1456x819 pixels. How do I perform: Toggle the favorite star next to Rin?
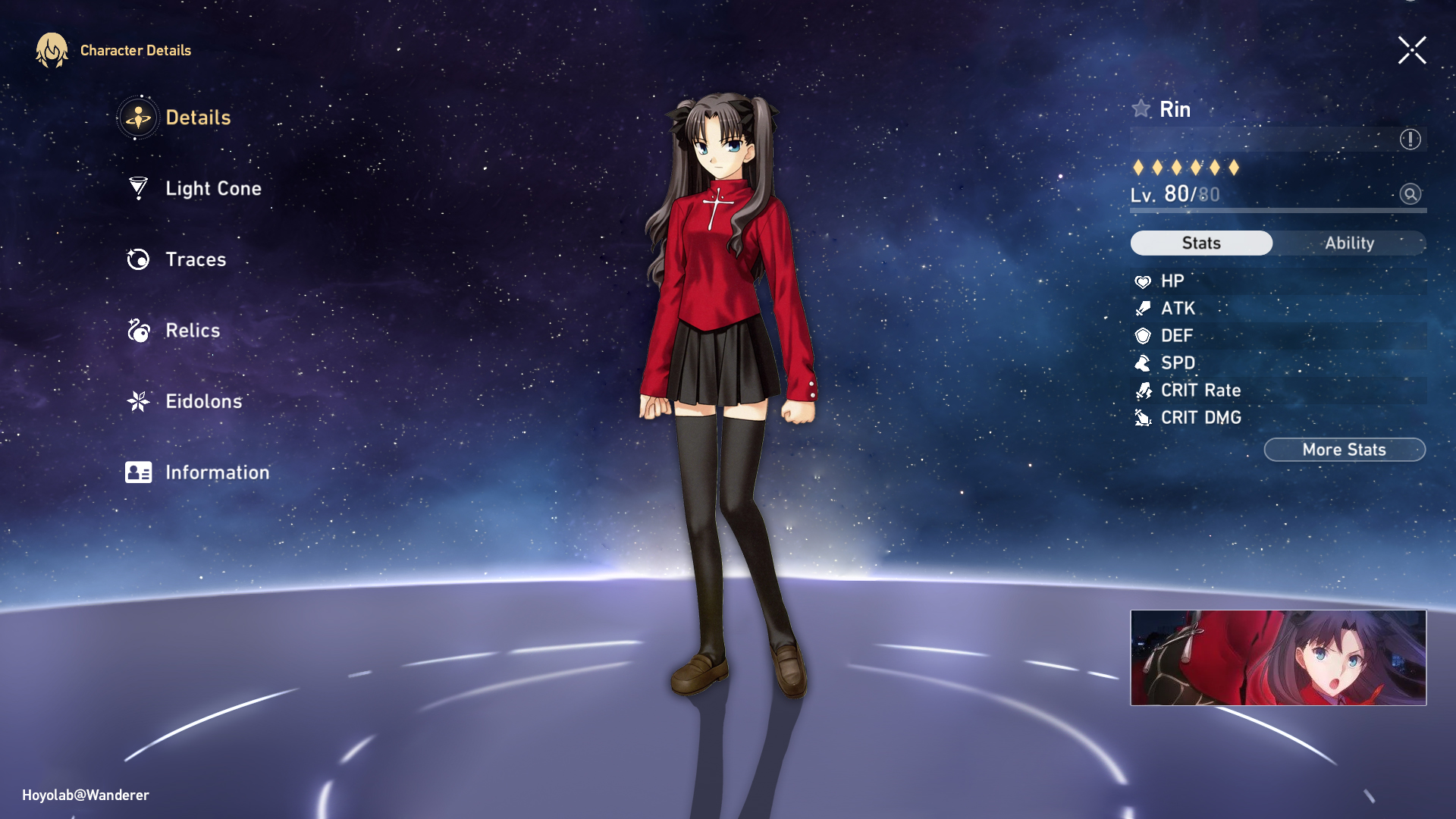[1141, 108]
